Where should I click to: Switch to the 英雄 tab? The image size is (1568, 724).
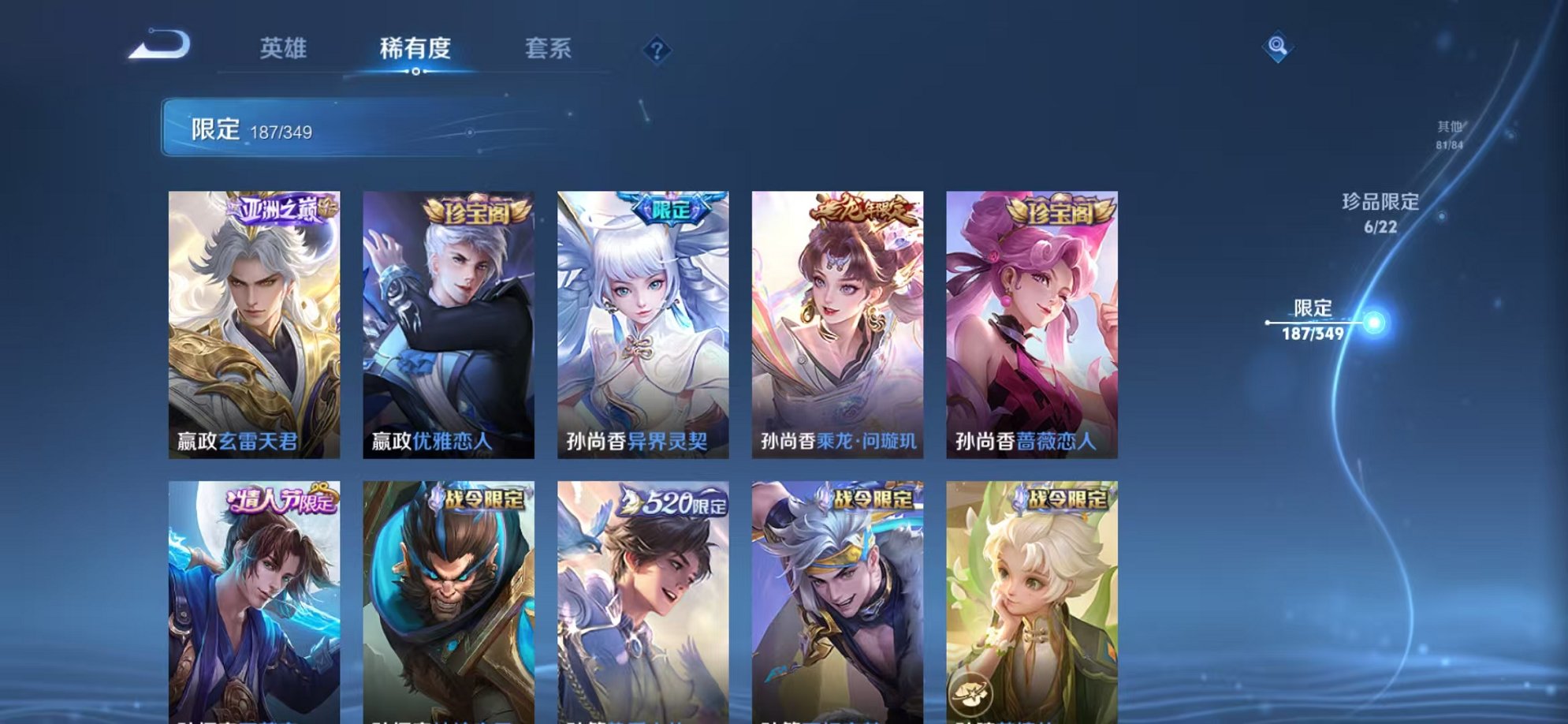coord(285,49)
